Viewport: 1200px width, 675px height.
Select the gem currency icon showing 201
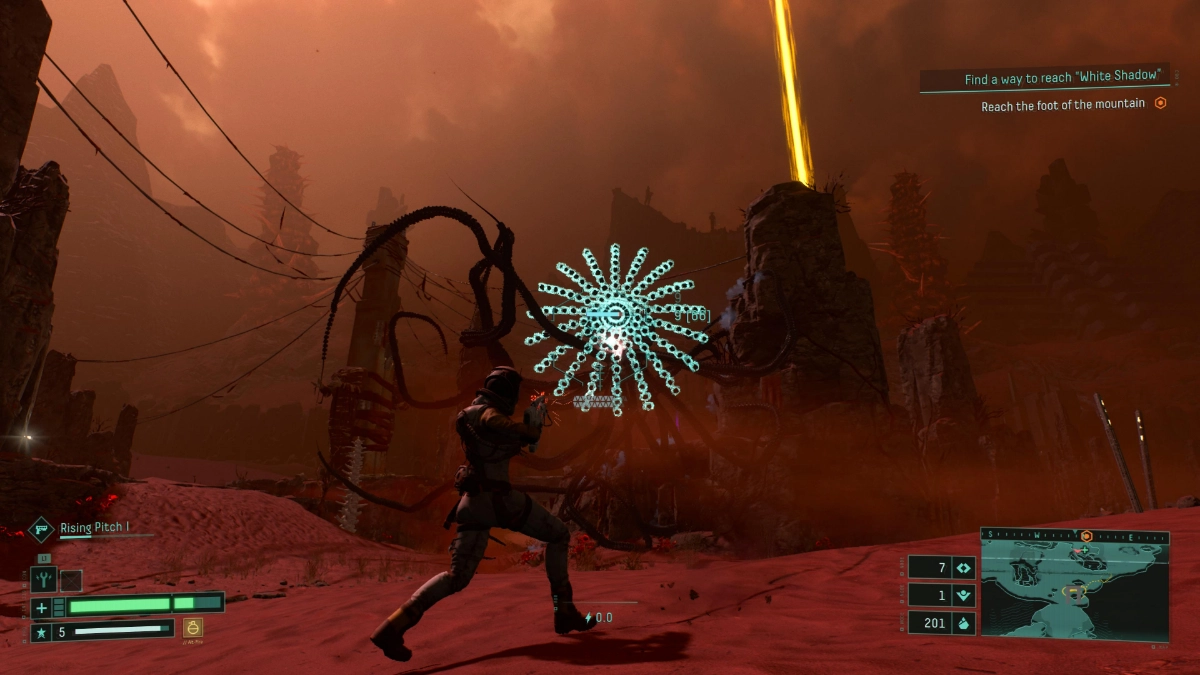pyautogui.click(x=964, y=622)
